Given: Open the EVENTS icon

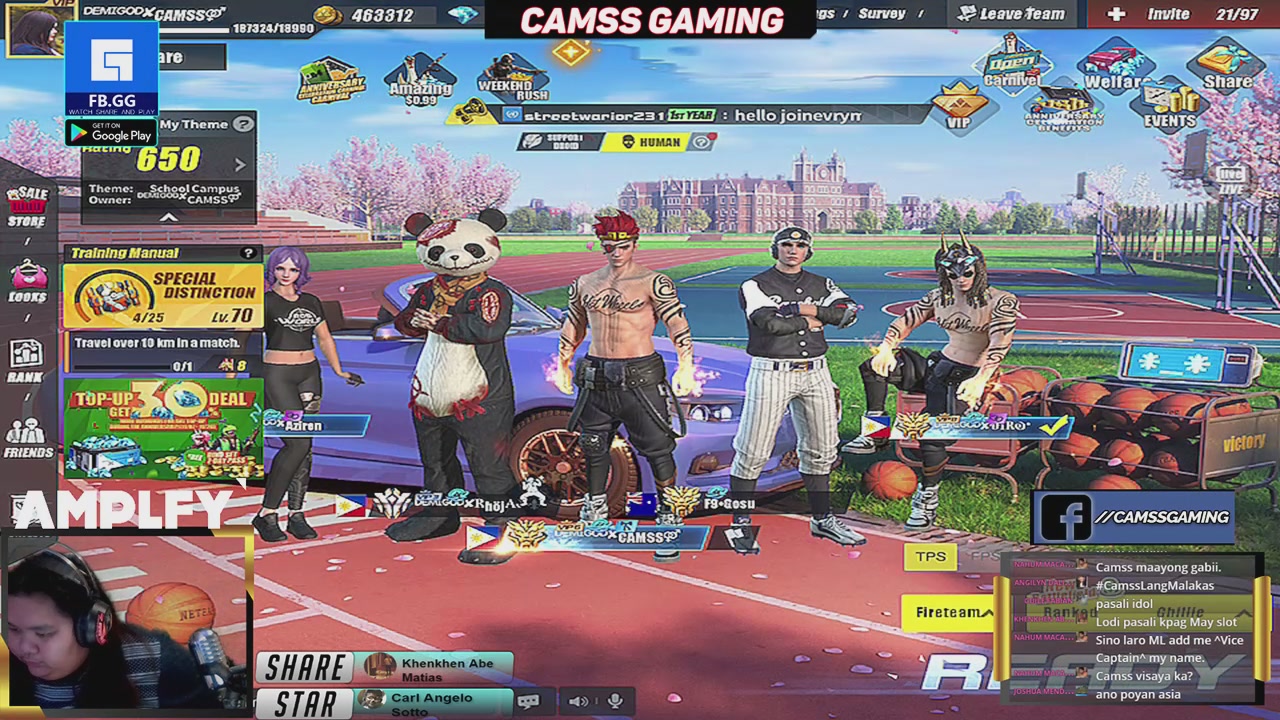Looking at the screenshot, I should click(1169, 100).
